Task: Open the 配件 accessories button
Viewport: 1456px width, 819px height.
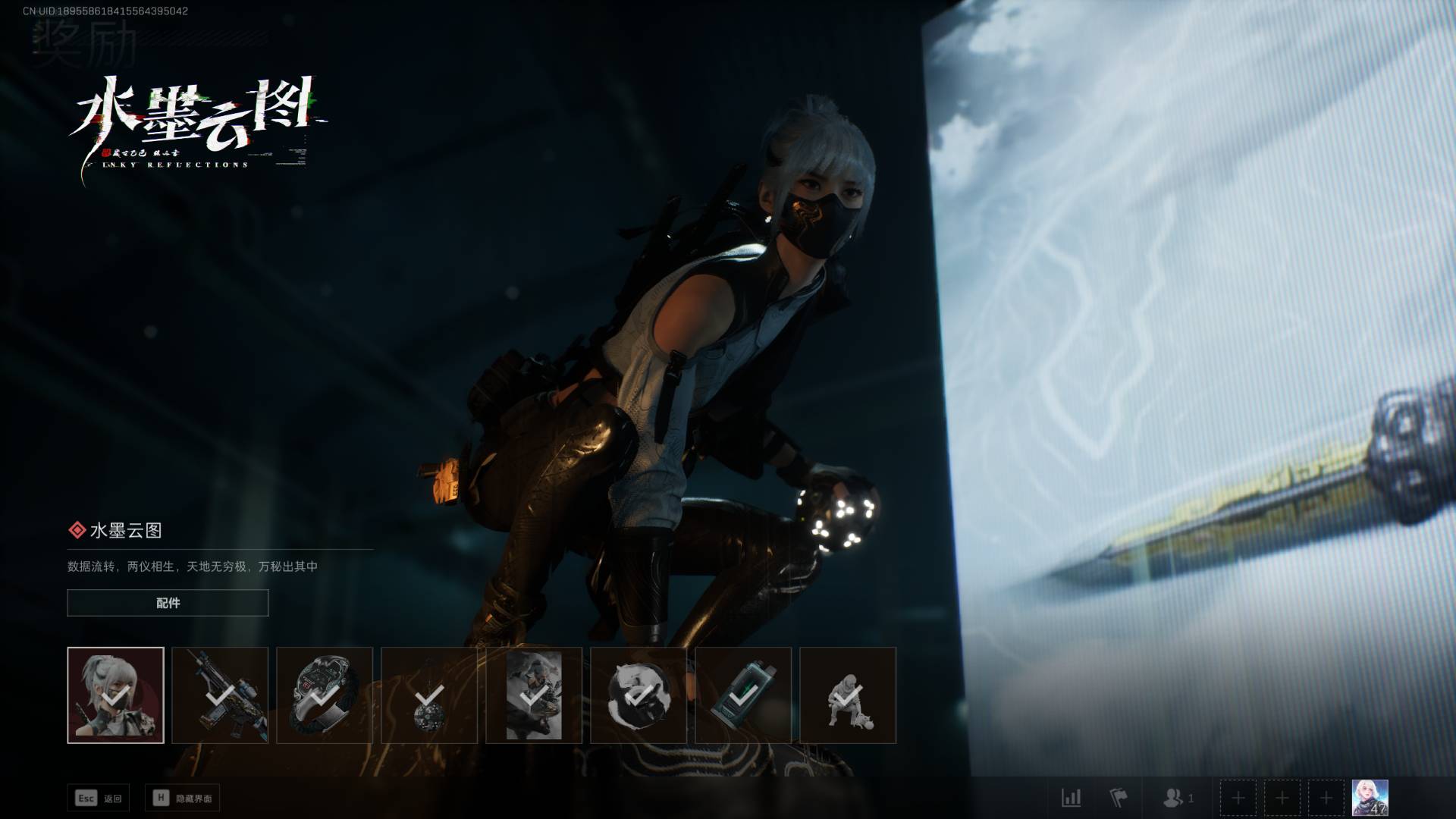Action: point(168,603)
